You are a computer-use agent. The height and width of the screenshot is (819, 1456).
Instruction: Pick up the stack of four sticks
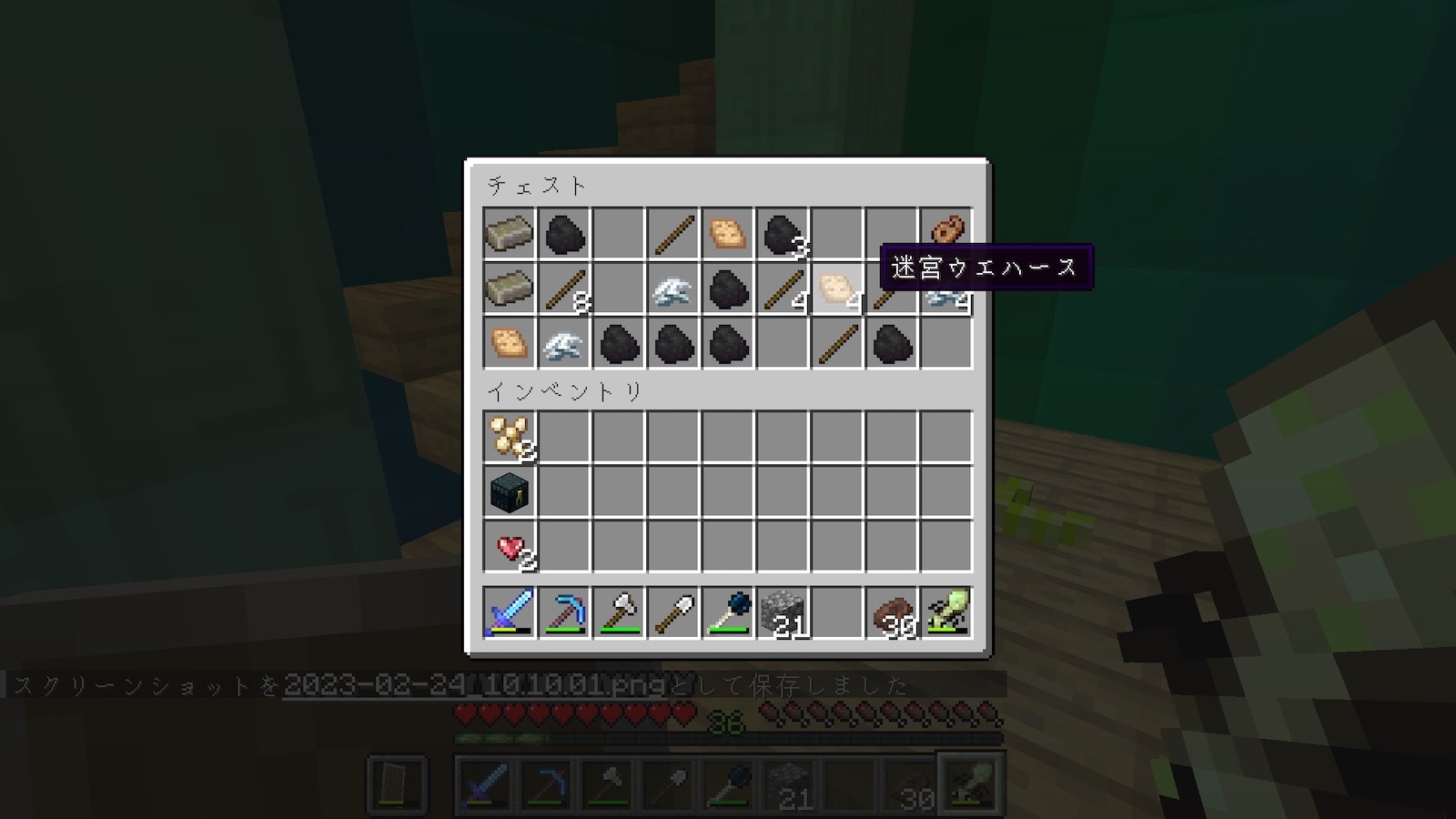(783, 289)
